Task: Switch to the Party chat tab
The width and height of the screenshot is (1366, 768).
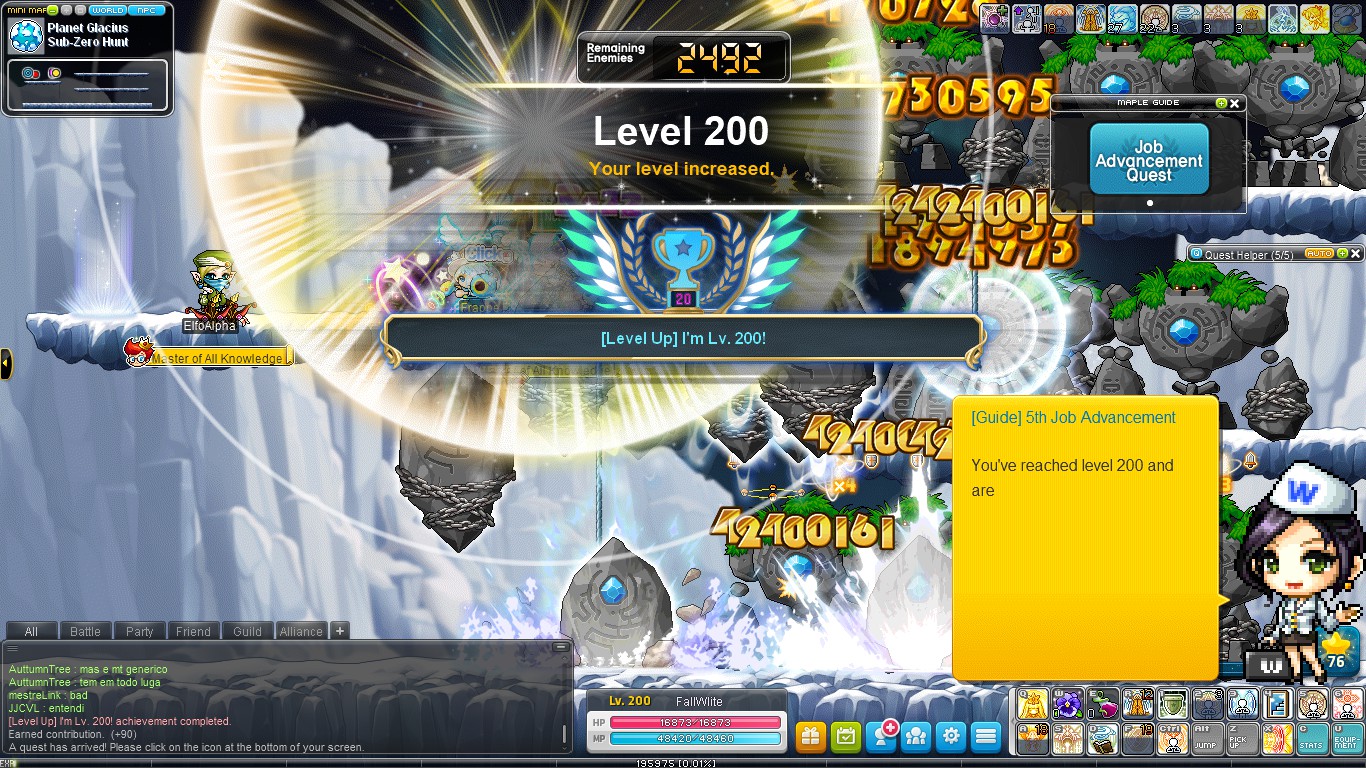Action: pos(139,631)
